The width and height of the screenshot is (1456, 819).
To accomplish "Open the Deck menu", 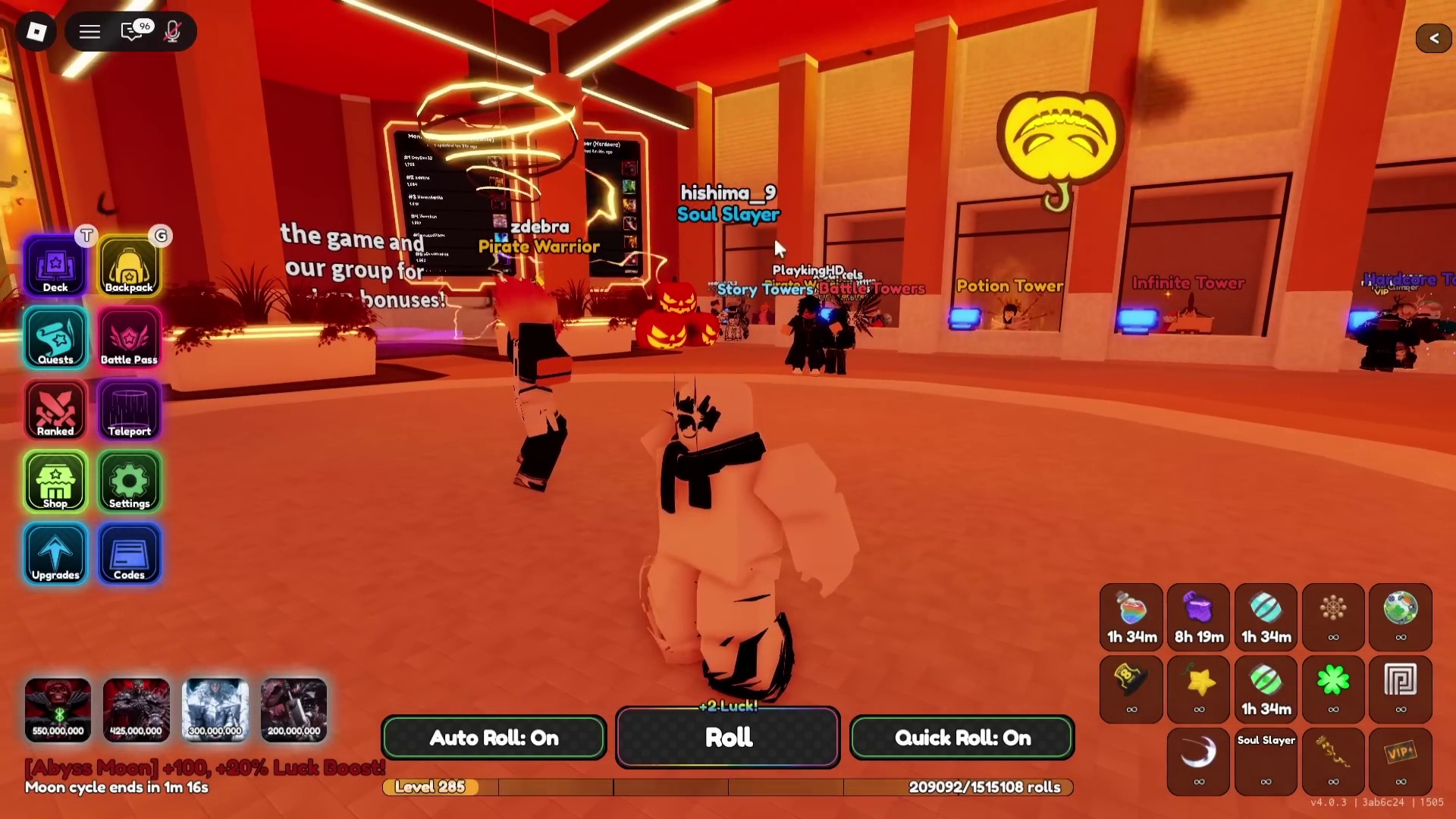I will (x=55, y=266).
